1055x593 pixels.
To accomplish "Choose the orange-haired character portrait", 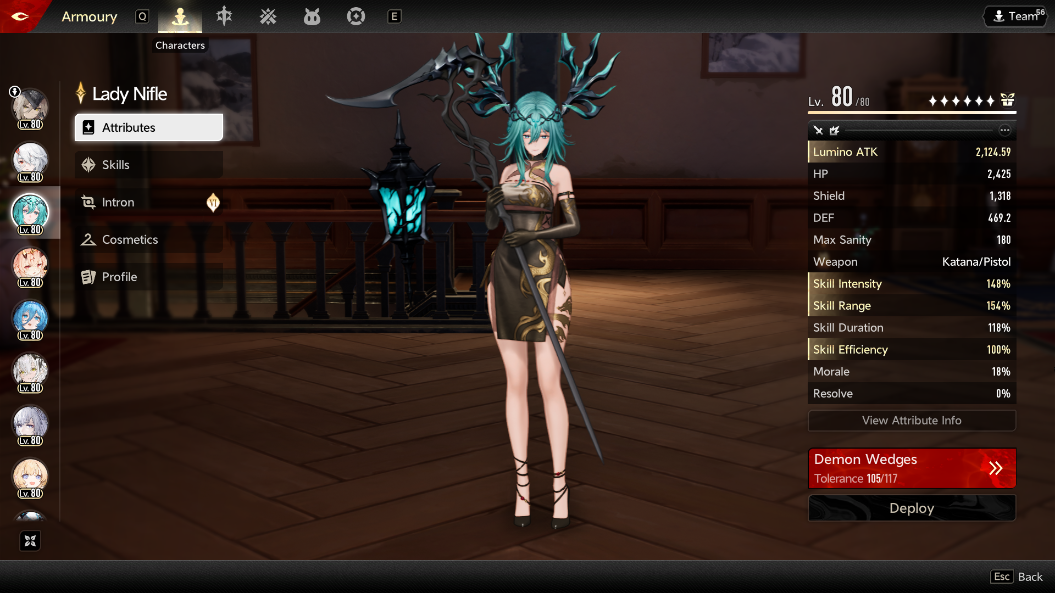I will point(30,266).
